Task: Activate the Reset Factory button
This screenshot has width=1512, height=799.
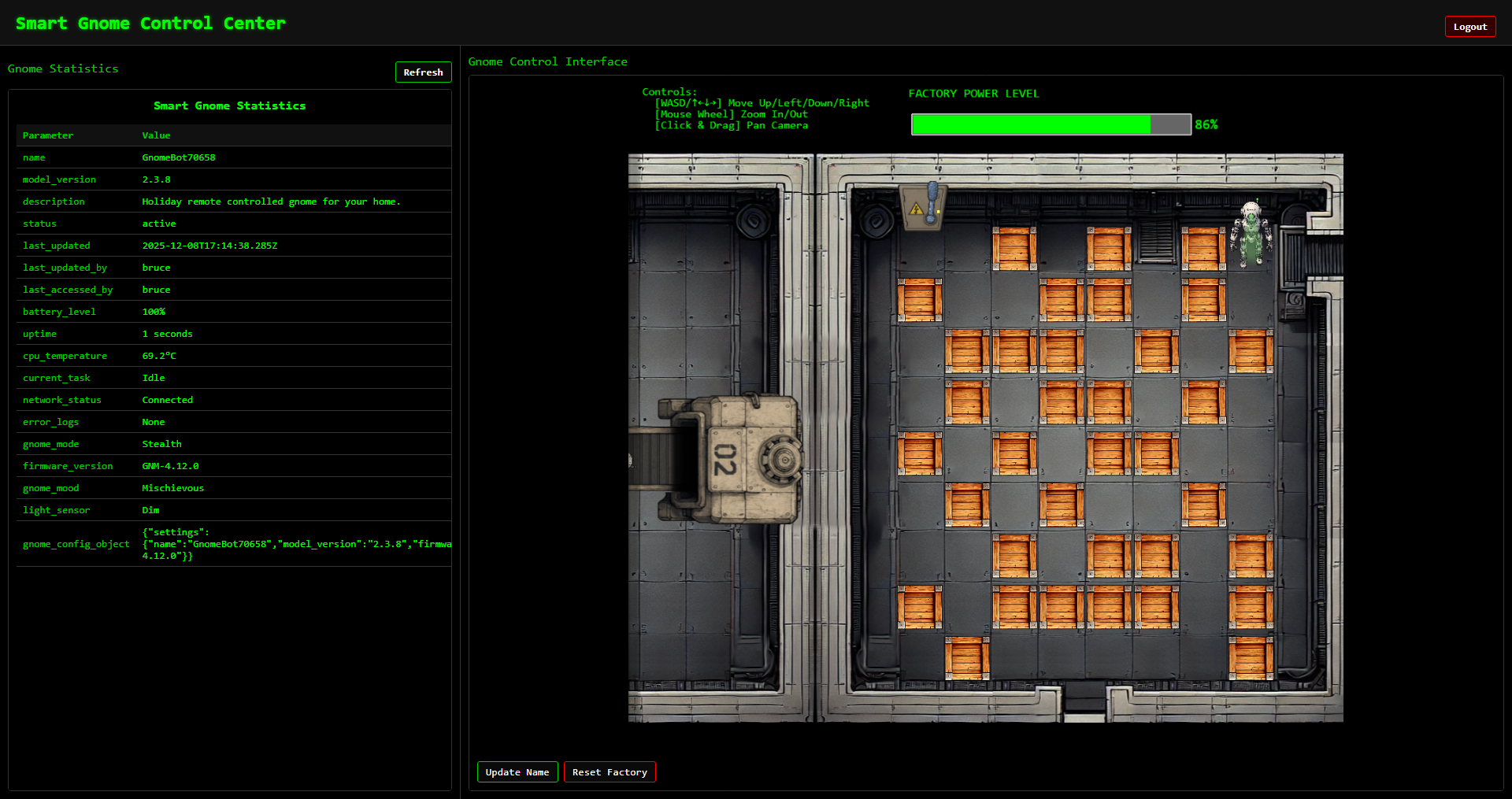Action: (x=610, y=772)
